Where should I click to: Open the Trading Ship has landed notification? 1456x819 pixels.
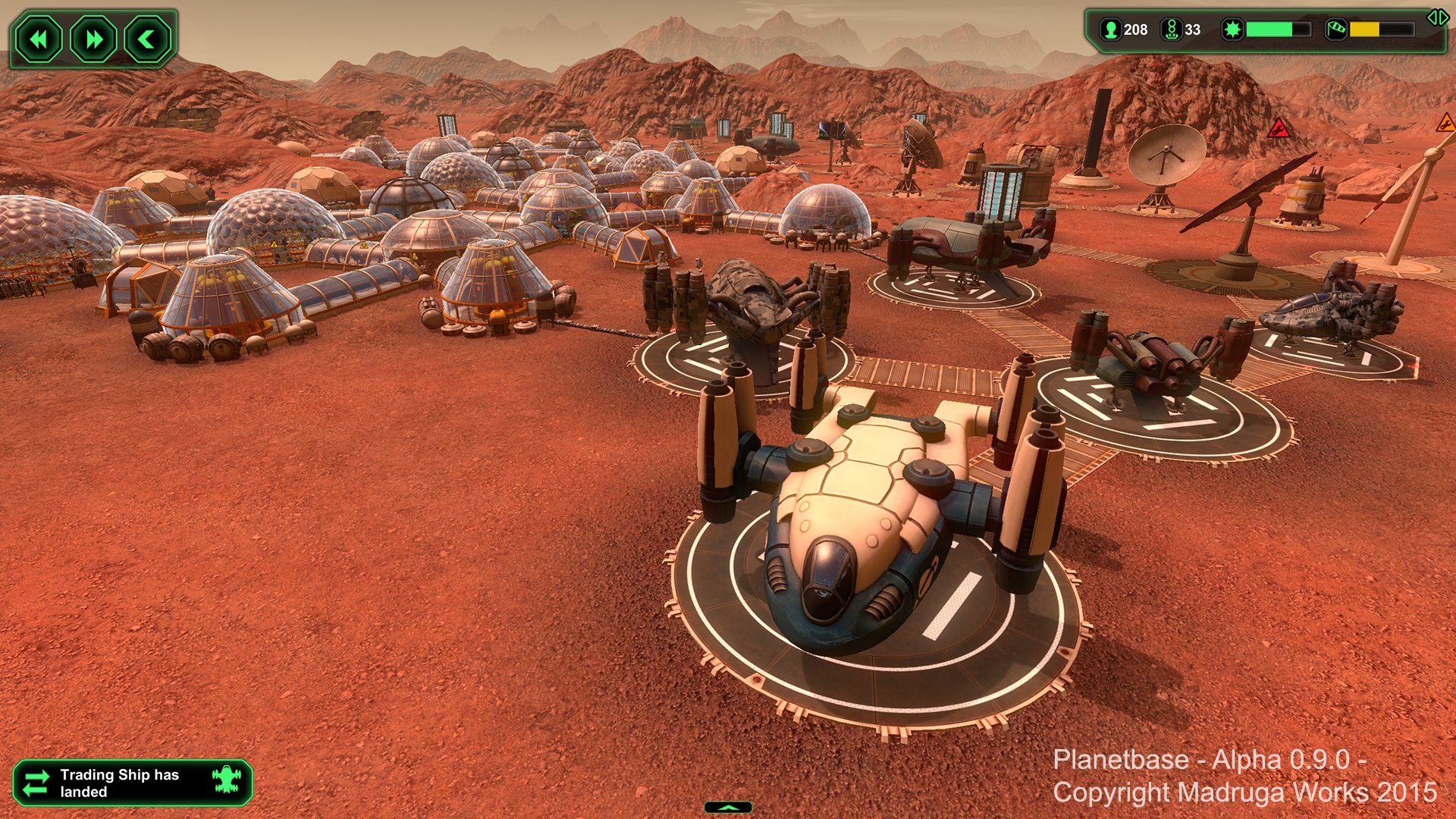coord(133,783)
